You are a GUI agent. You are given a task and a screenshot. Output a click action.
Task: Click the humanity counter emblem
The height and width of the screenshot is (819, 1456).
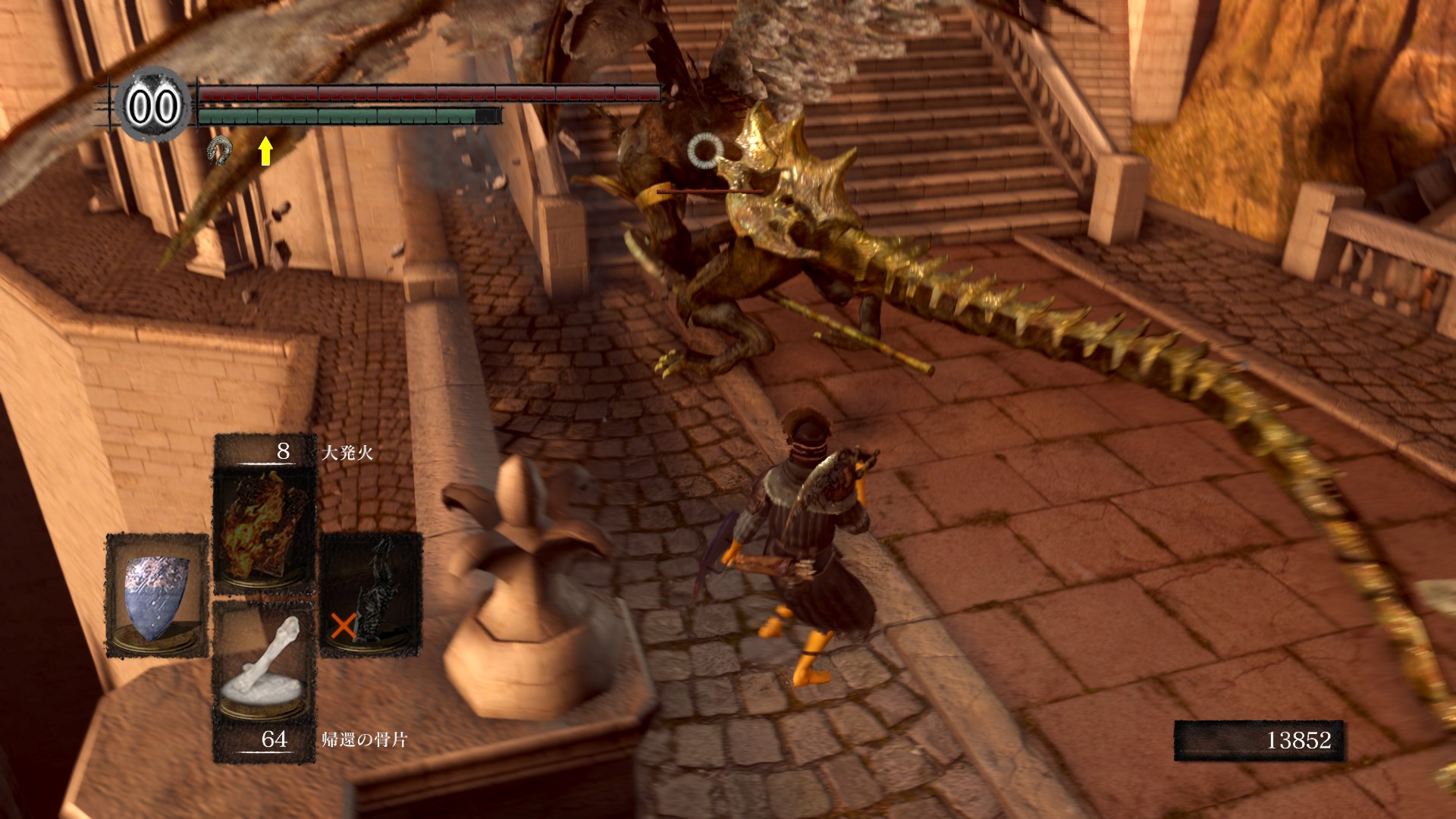[152, 105]
